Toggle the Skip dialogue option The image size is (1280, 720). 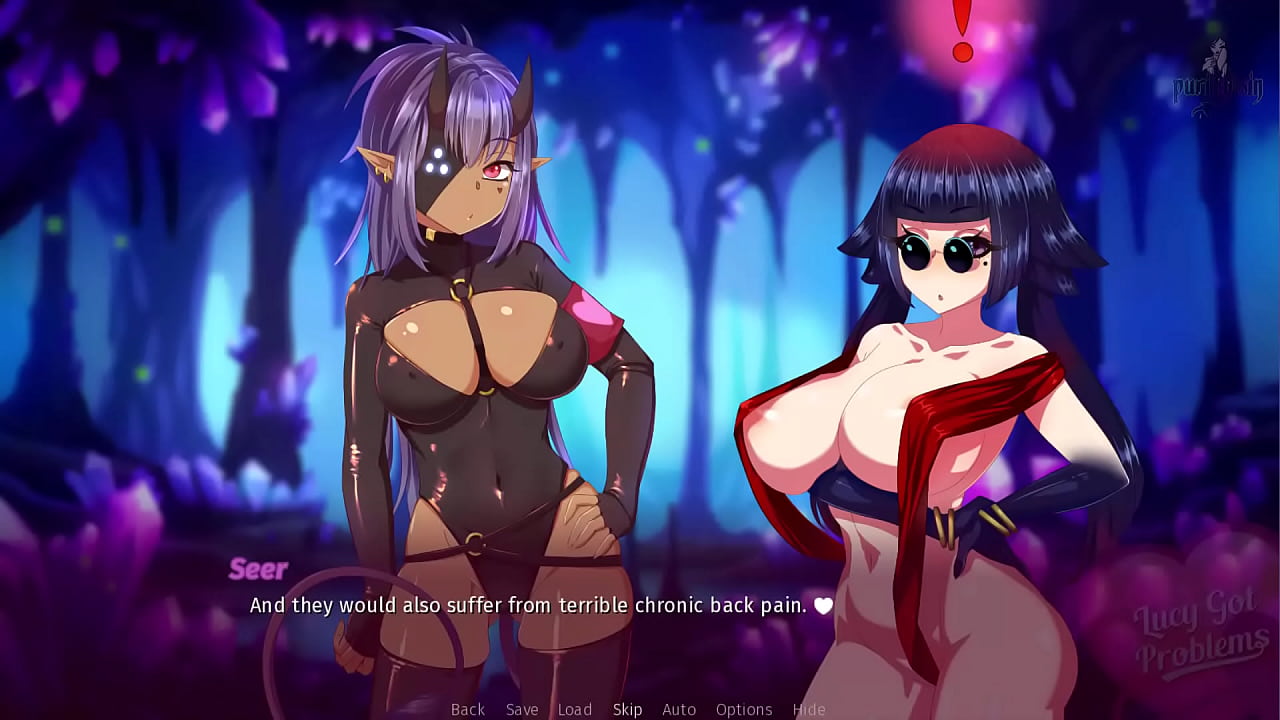[627, 709]
